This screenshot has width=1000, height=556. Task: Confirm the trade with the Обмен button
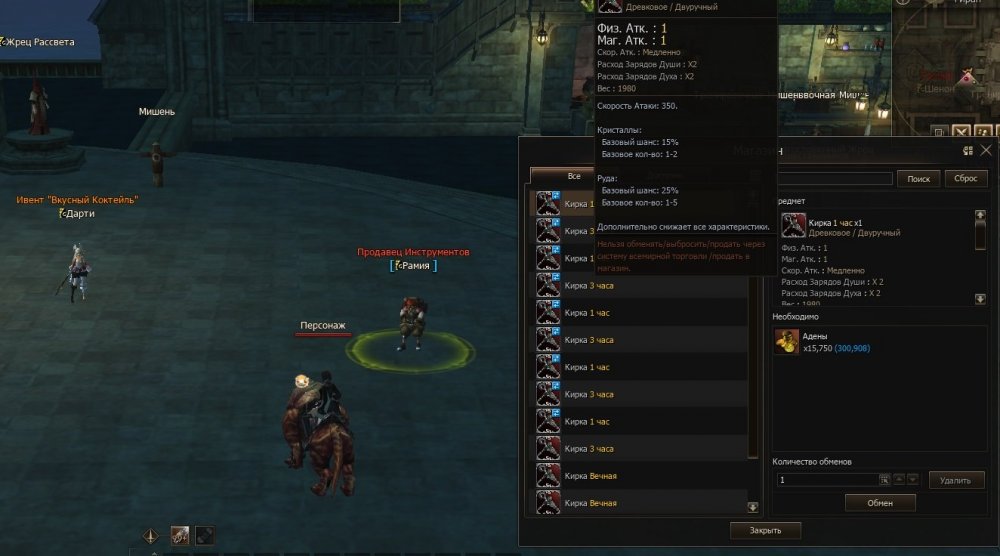(x=880, y=503)
